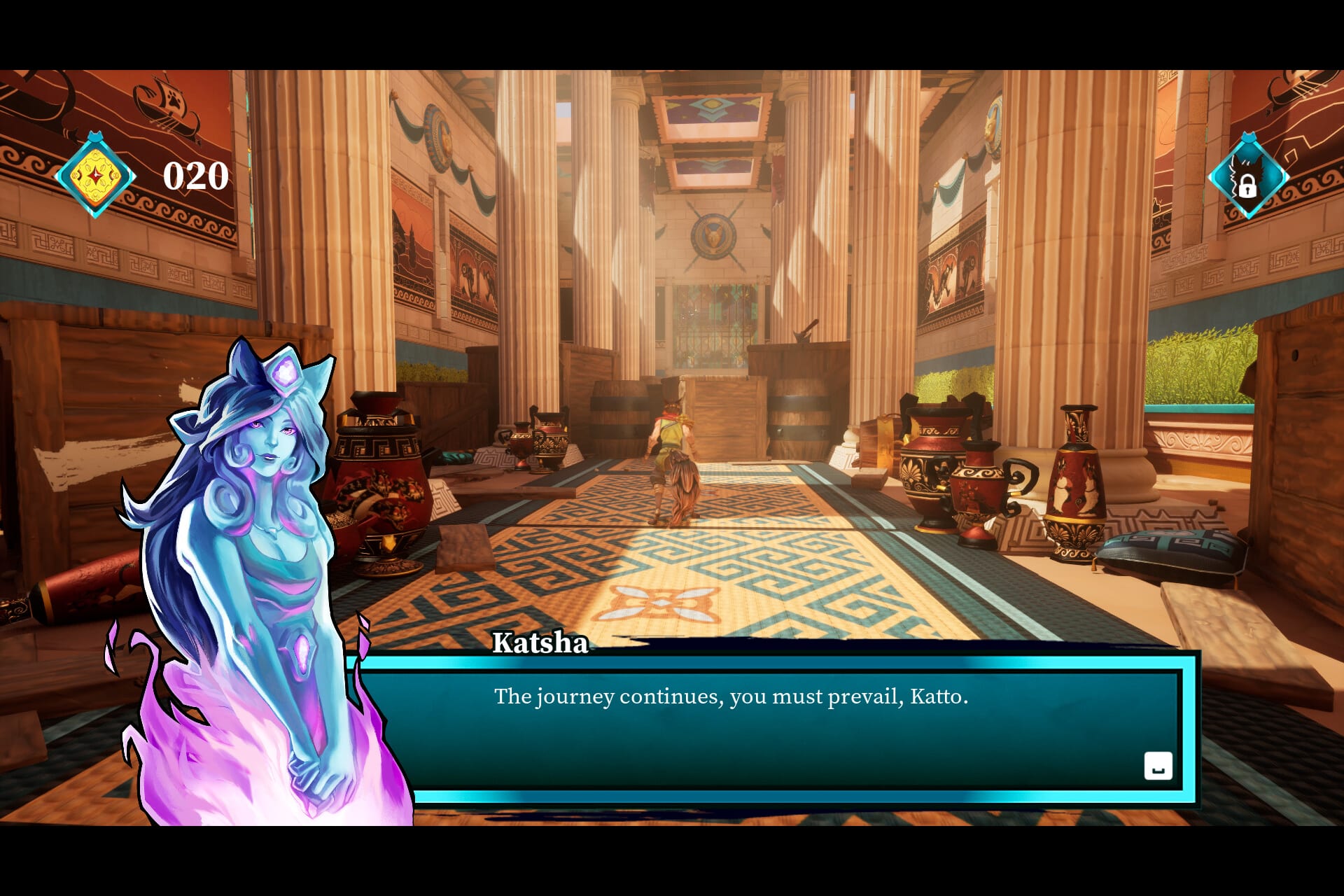Advance Katsha's dialogue text box
1344x896 pixels.
click(1158, 766)
